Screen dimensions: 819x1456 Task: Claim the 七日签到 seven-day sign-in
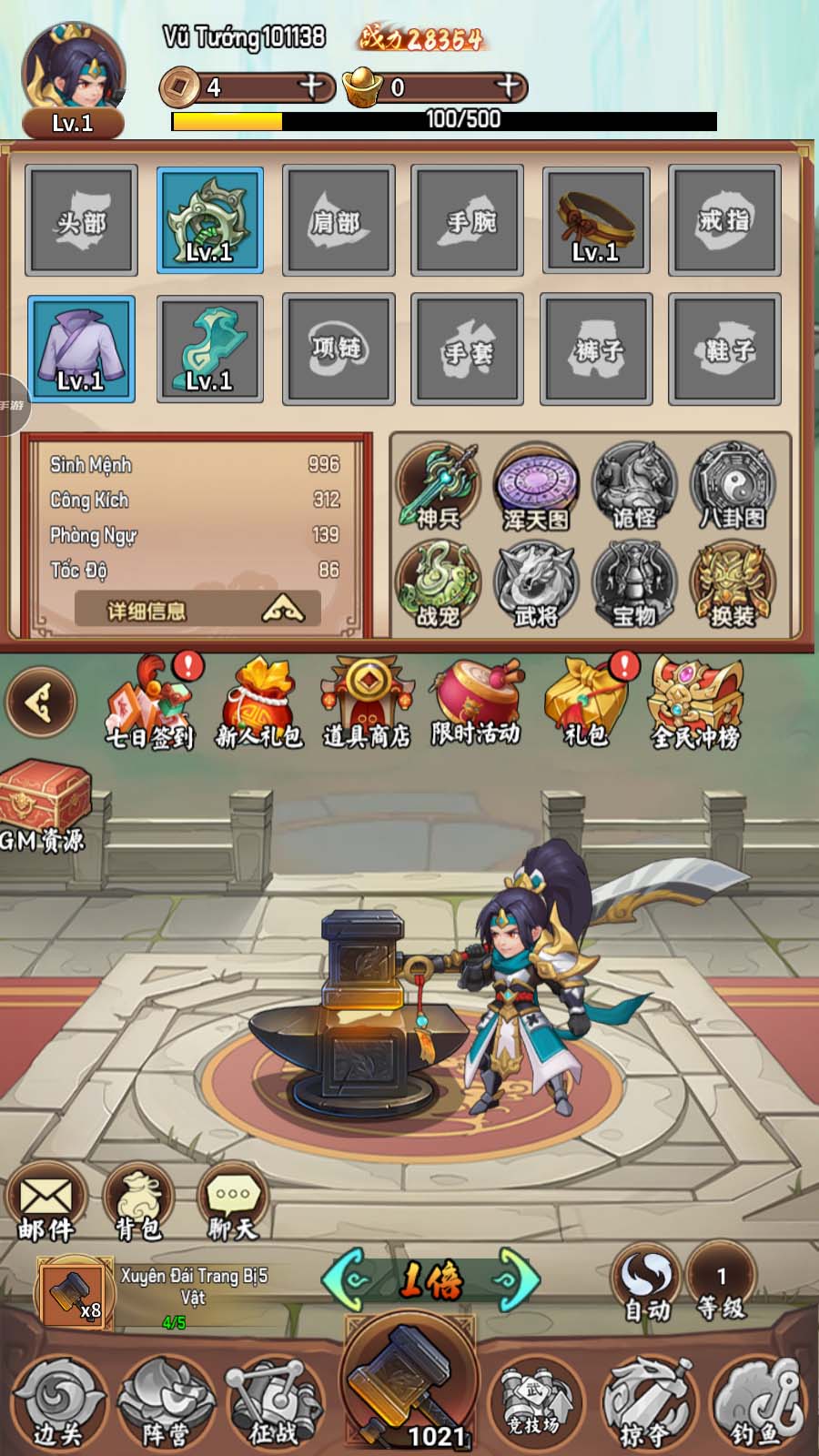150,705
